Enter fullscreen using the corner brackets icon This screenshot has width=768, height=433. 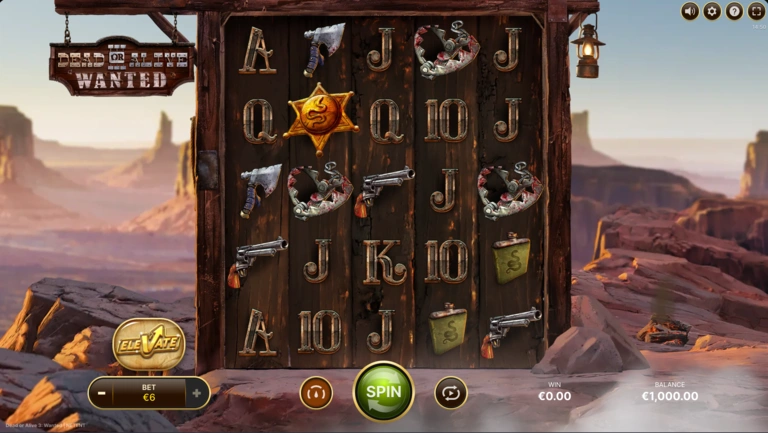click(x=756, y=11)
